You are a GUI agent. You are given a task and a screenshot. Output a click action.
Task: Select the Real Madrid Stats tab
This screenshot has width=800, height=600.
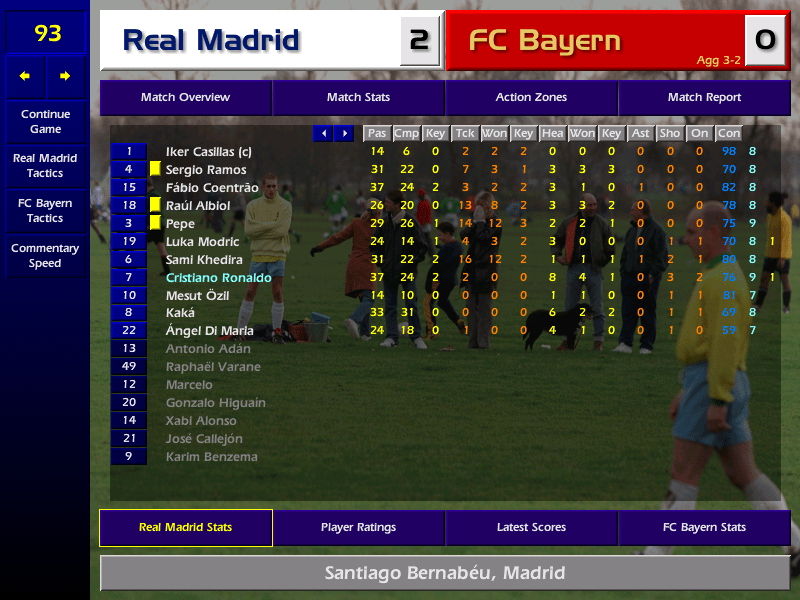coord(185,528)
